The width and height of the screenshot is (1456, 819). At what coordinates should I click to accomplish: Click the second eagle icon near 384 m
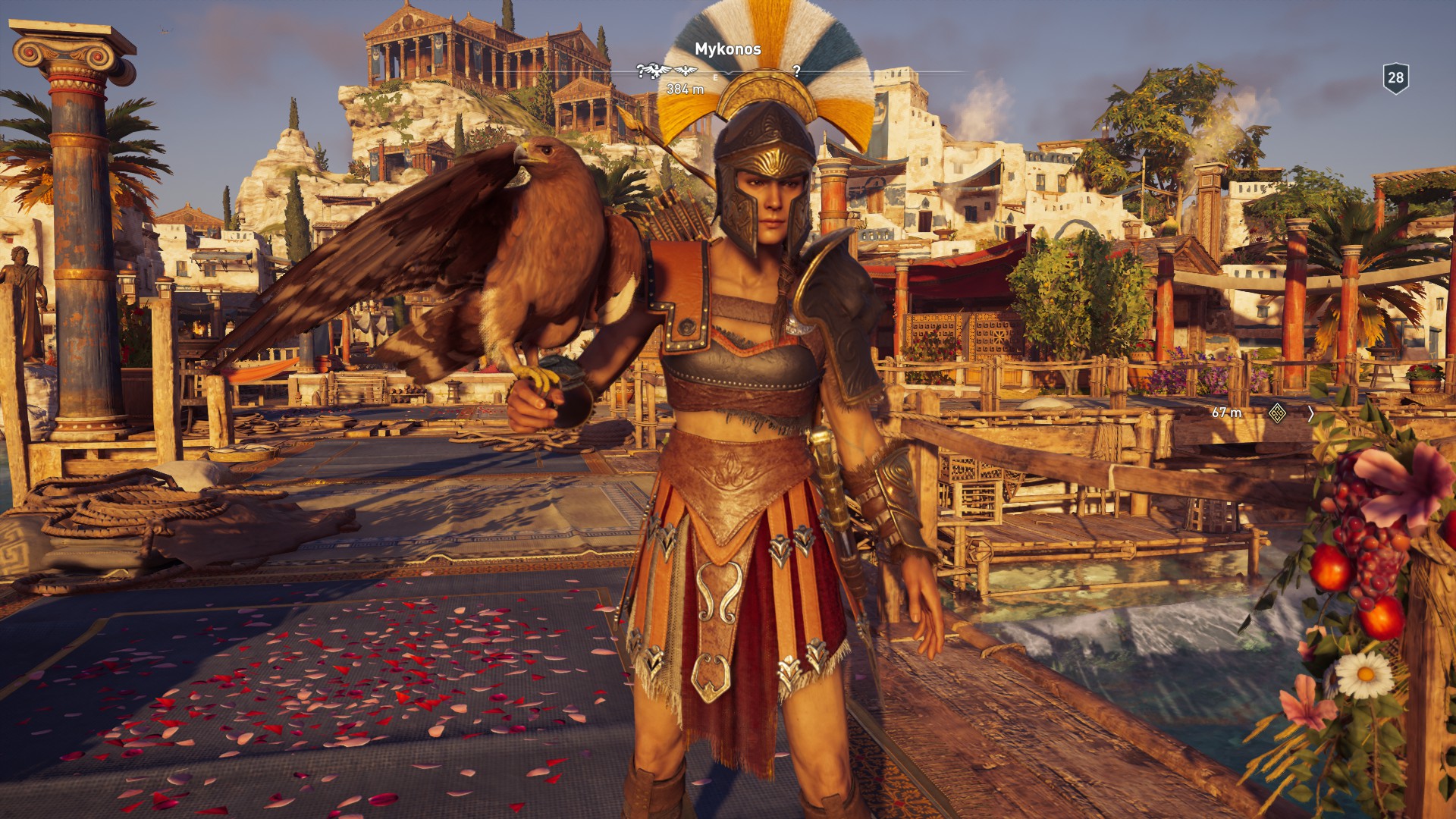[686, 71]
